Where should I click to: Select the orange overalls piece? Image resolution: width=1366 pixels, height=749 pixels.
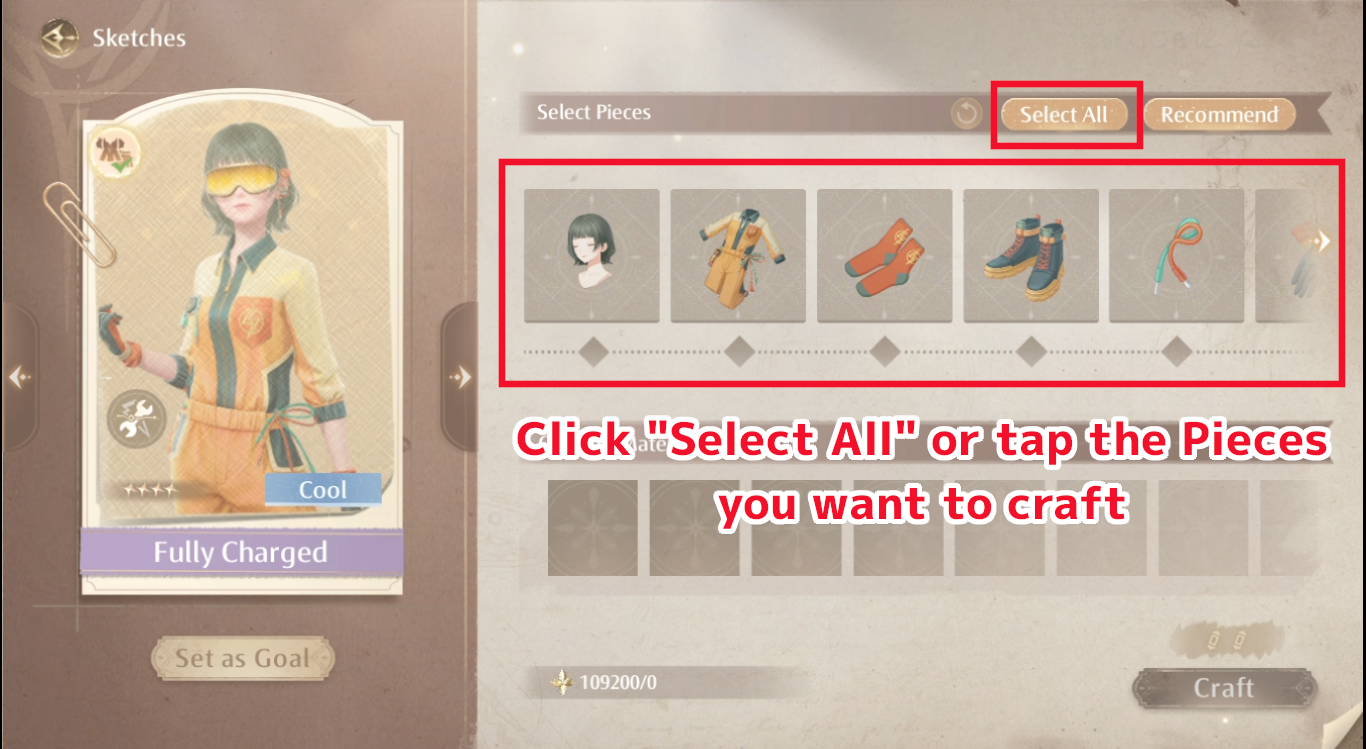click(x=738, y=254)
